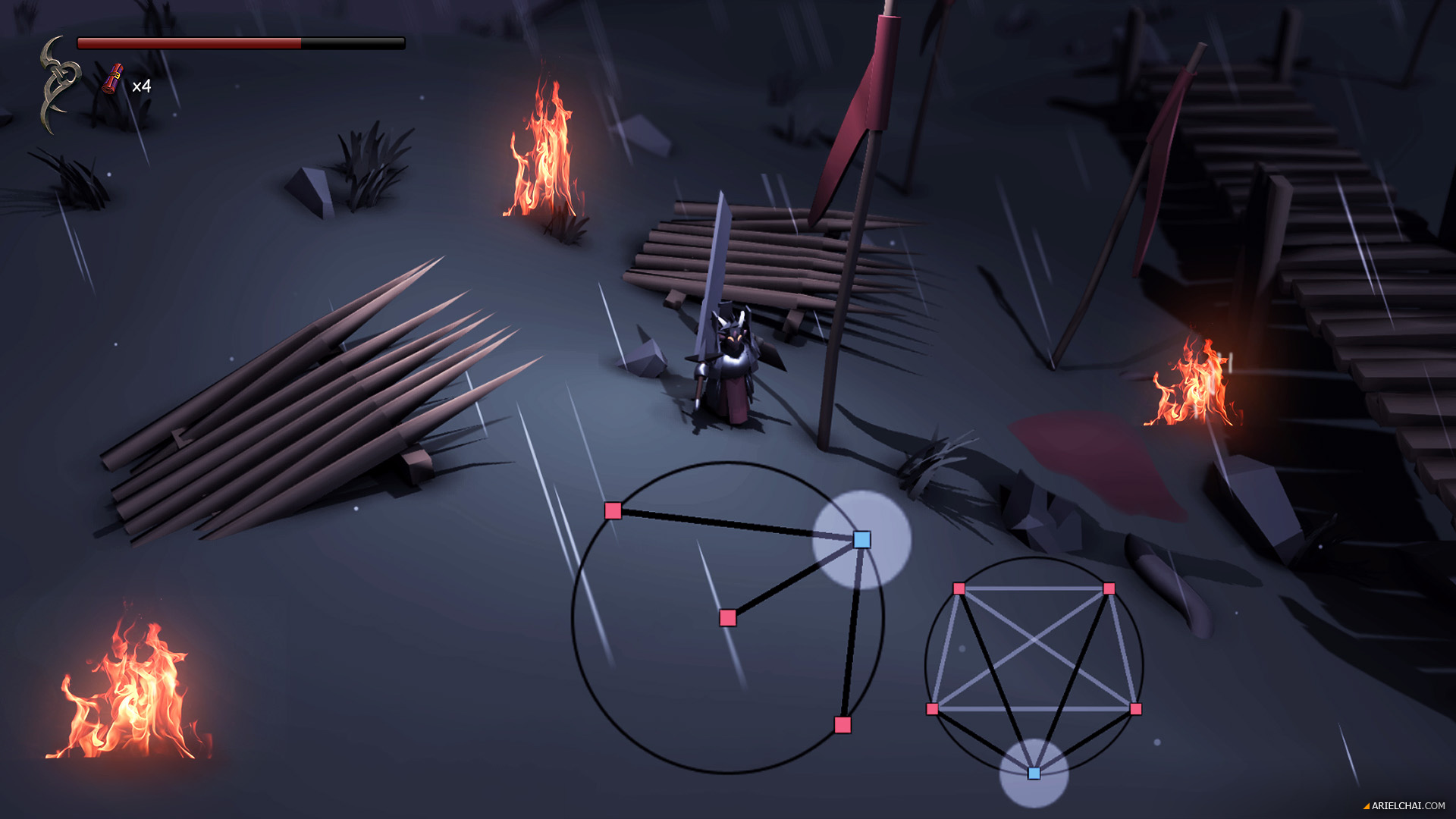
Task: Click the pink node at the large circle's center
Action: click(x=728, y=618)
